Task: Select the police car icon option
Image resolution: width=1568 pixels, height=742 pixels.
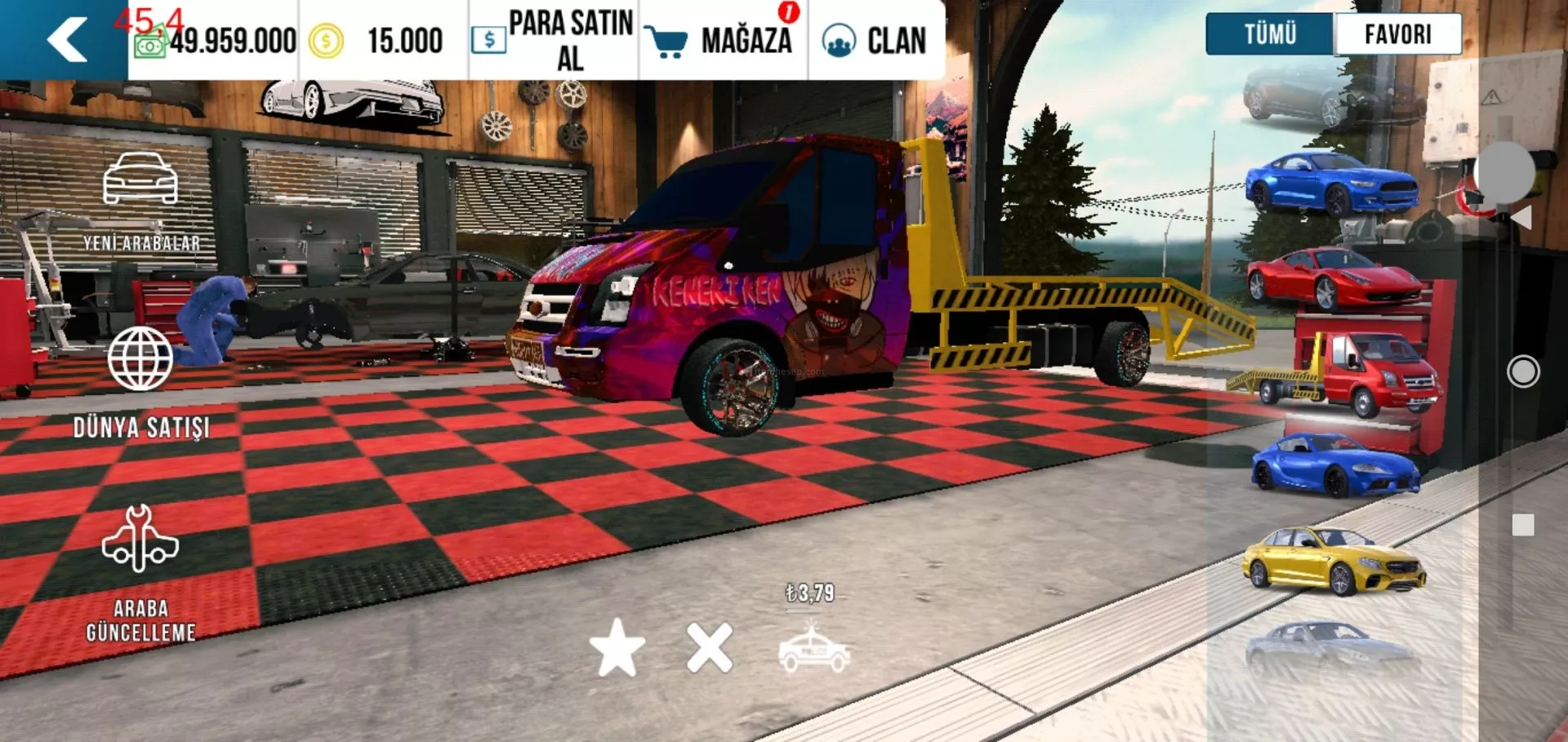Action: (x=814, y=652)
